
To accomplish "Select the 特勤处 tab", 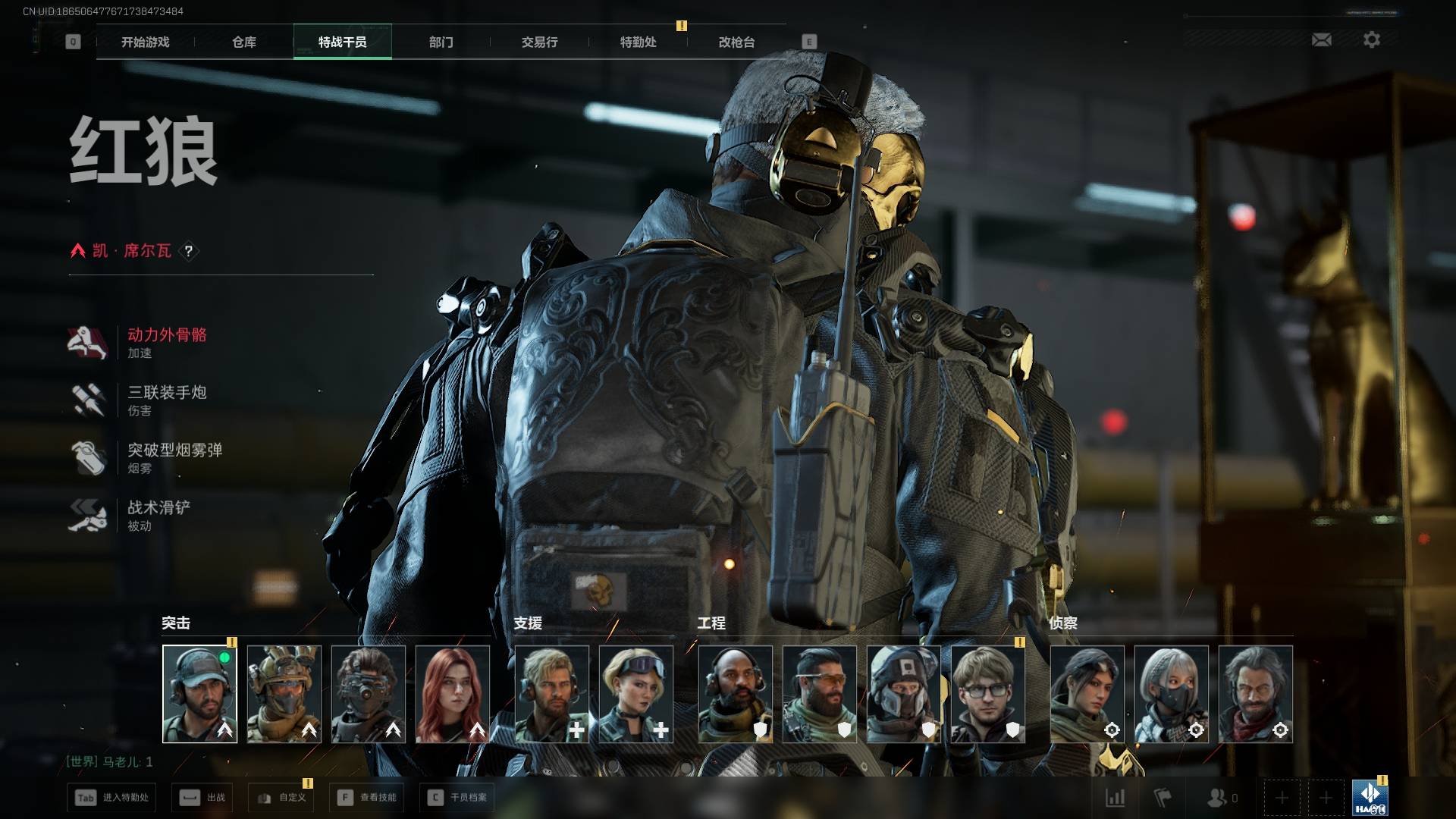I will pos(638,42).
